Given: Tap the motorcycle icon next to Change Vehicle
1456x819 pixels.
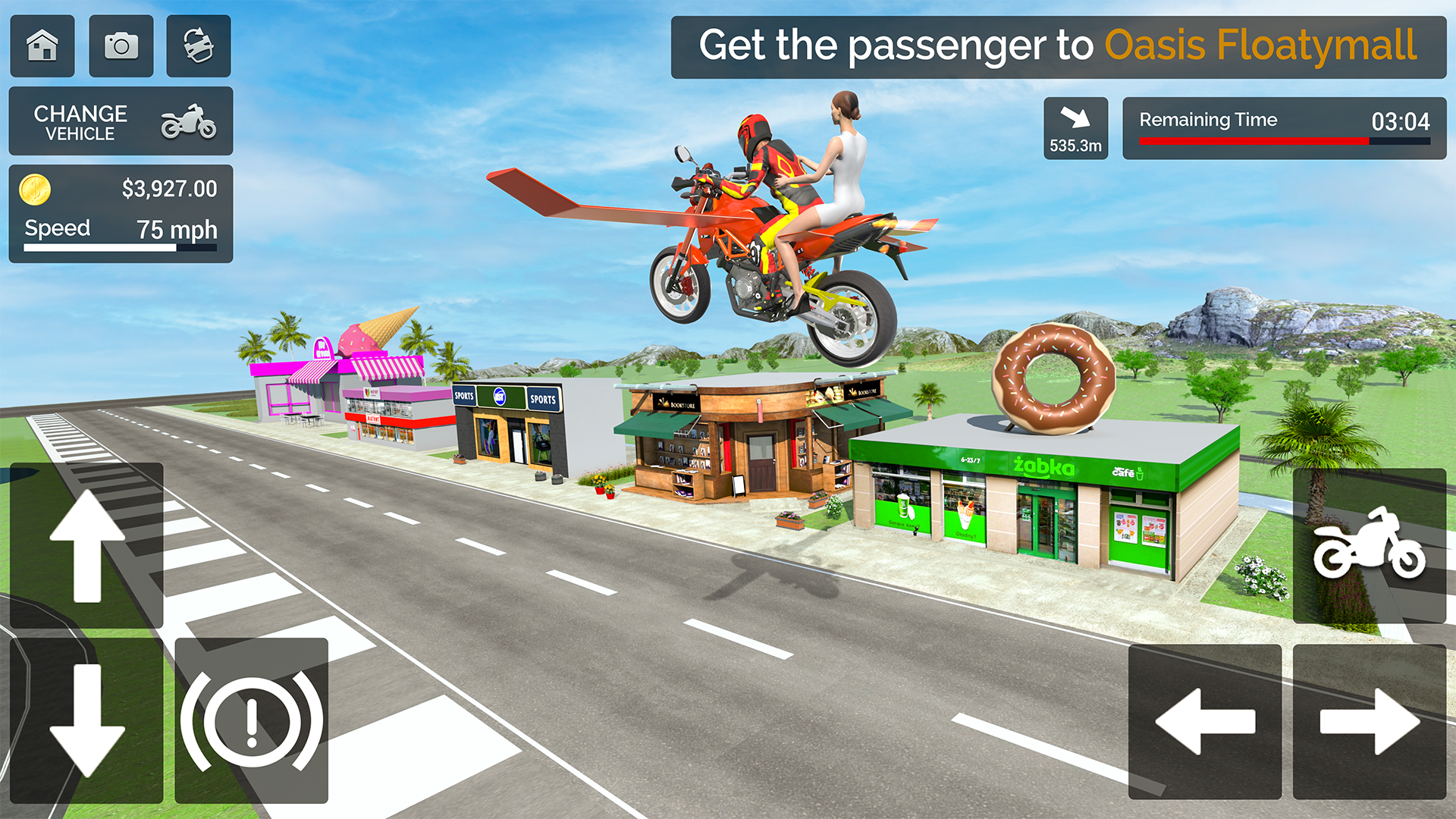Looking at the screenshot, I should pyautogui.click(x=190, y=121).
